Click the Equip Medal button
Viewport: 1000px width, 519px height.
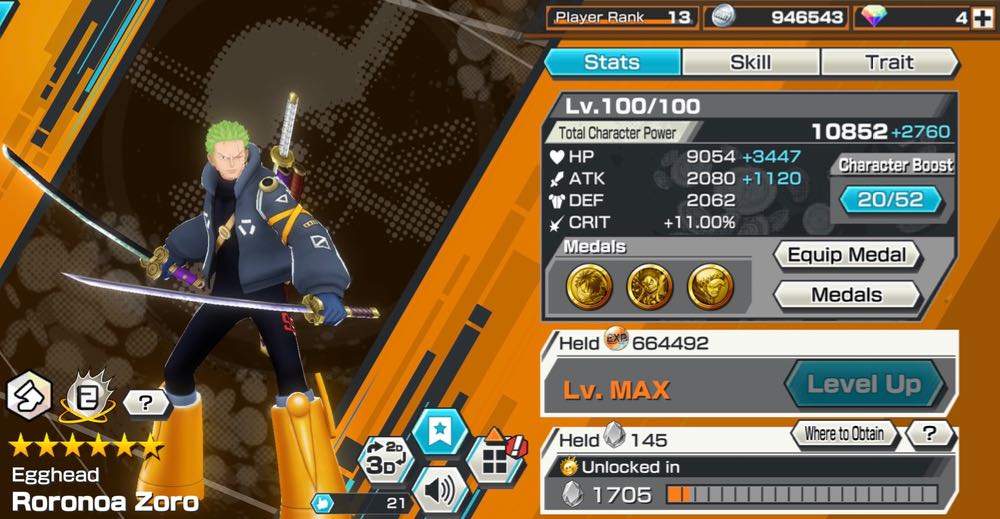click(x=848, y=255)
